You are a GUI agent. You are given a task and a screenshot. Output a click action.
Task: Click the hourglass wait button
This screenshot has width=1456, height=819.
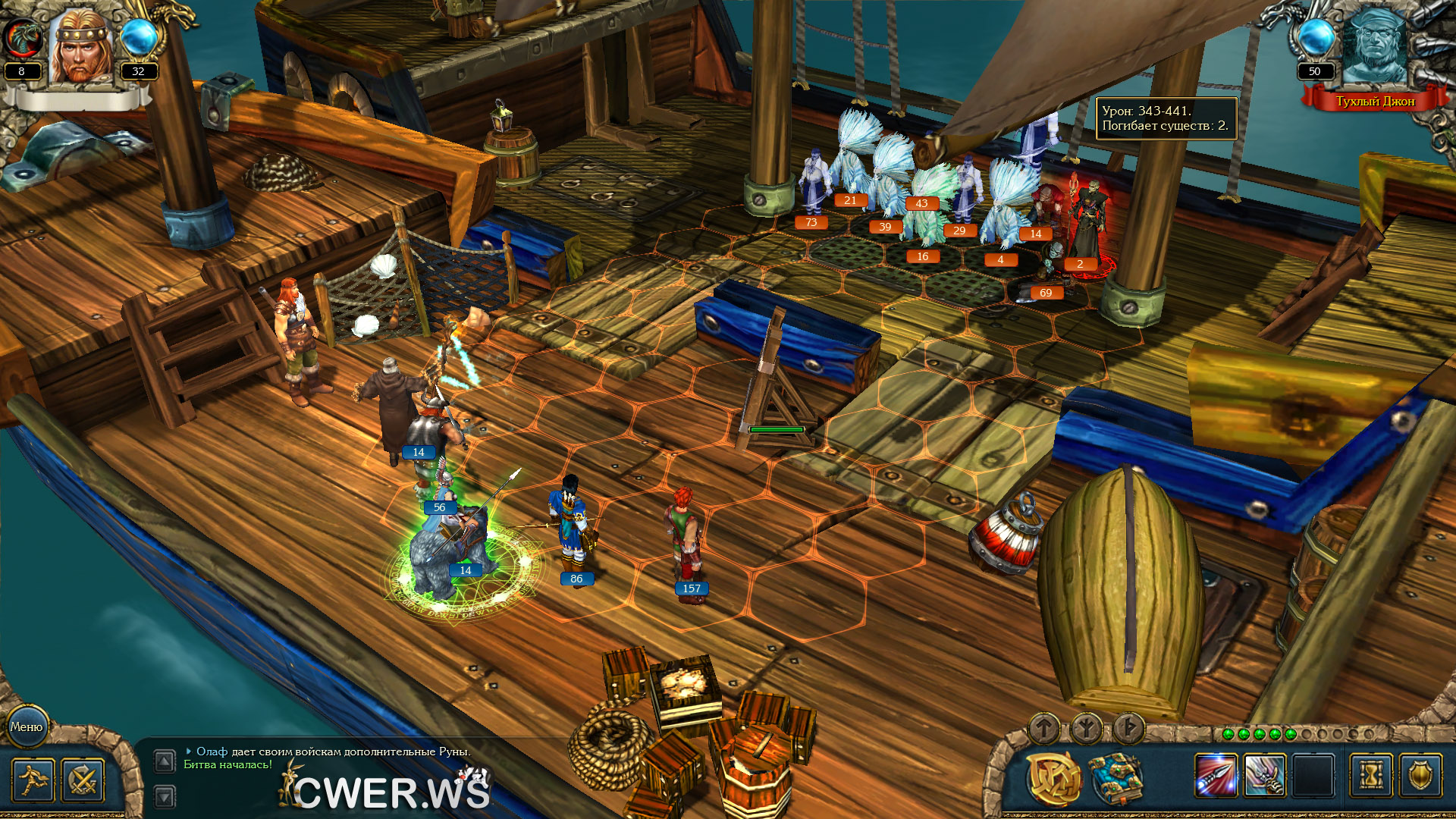click(1371, 776)
